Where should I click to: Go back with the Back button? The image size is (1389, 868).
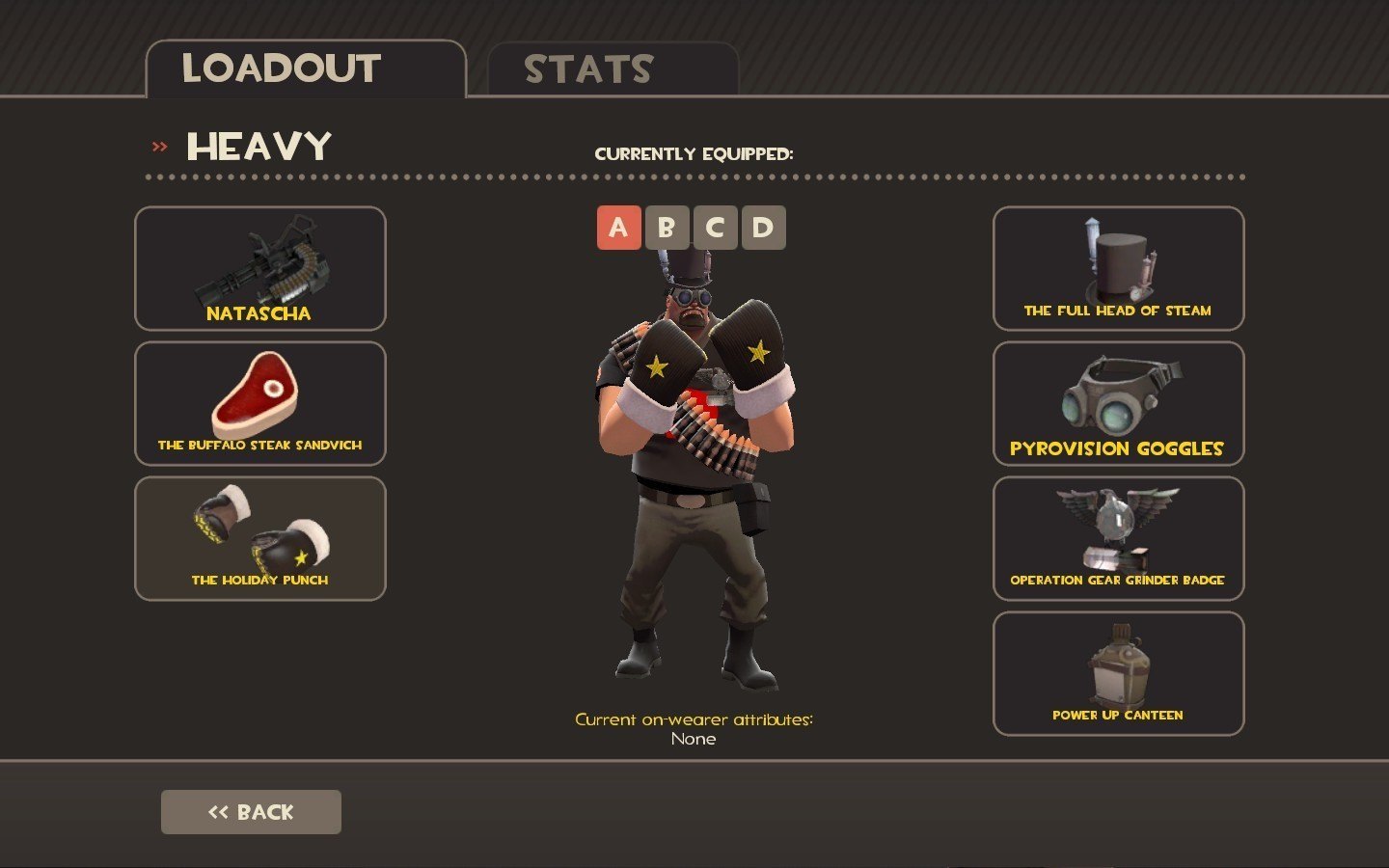(251, 812)
